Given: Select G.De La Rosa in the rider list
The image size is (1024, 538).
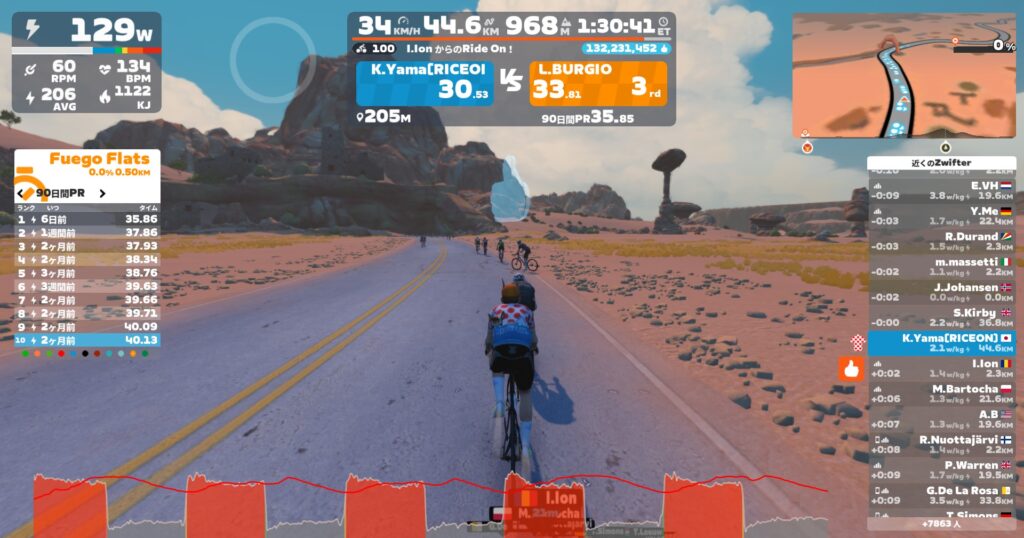Looking at the screenshot, I should coord(941,495).
